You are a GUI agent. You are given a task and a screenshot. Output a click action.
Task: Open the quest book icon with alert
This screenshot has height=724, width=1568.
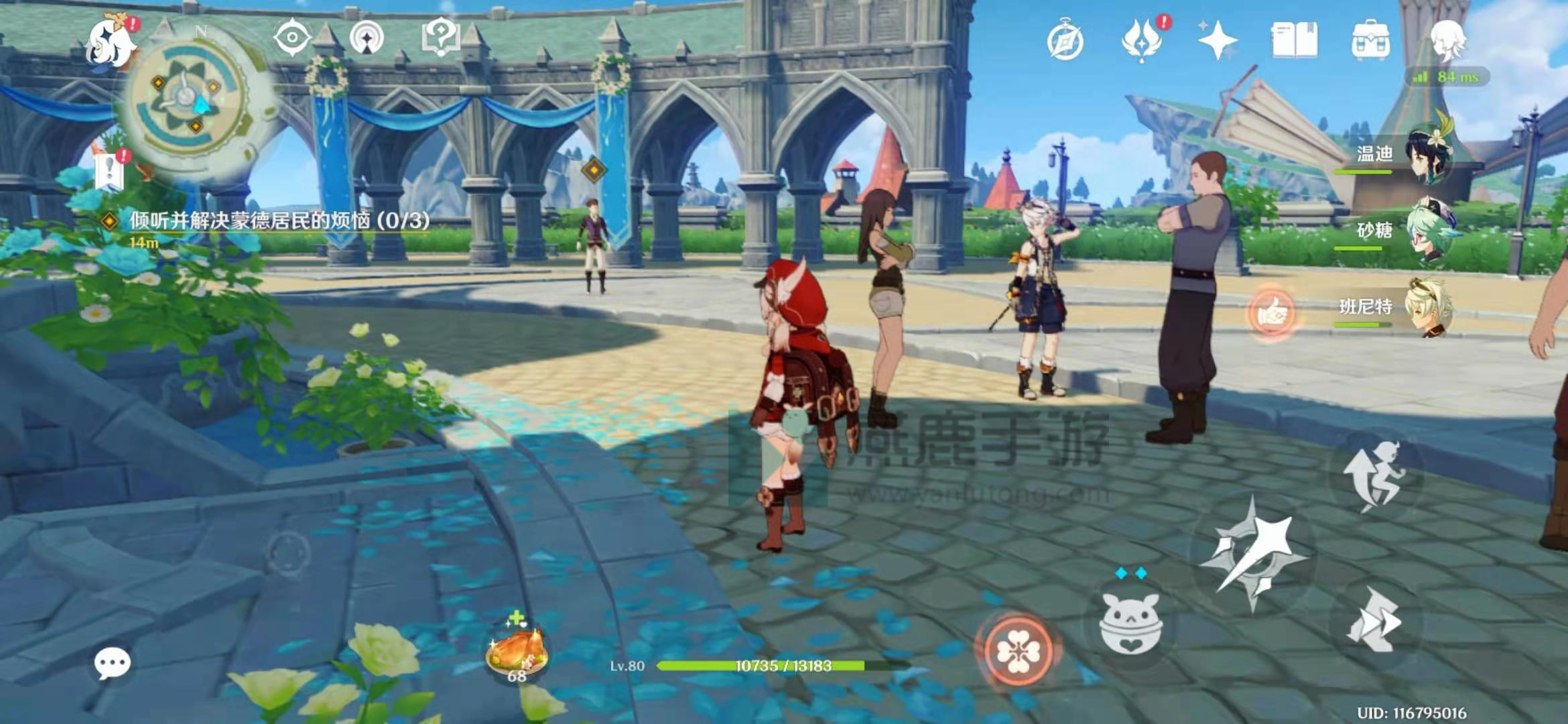(111, 171)
